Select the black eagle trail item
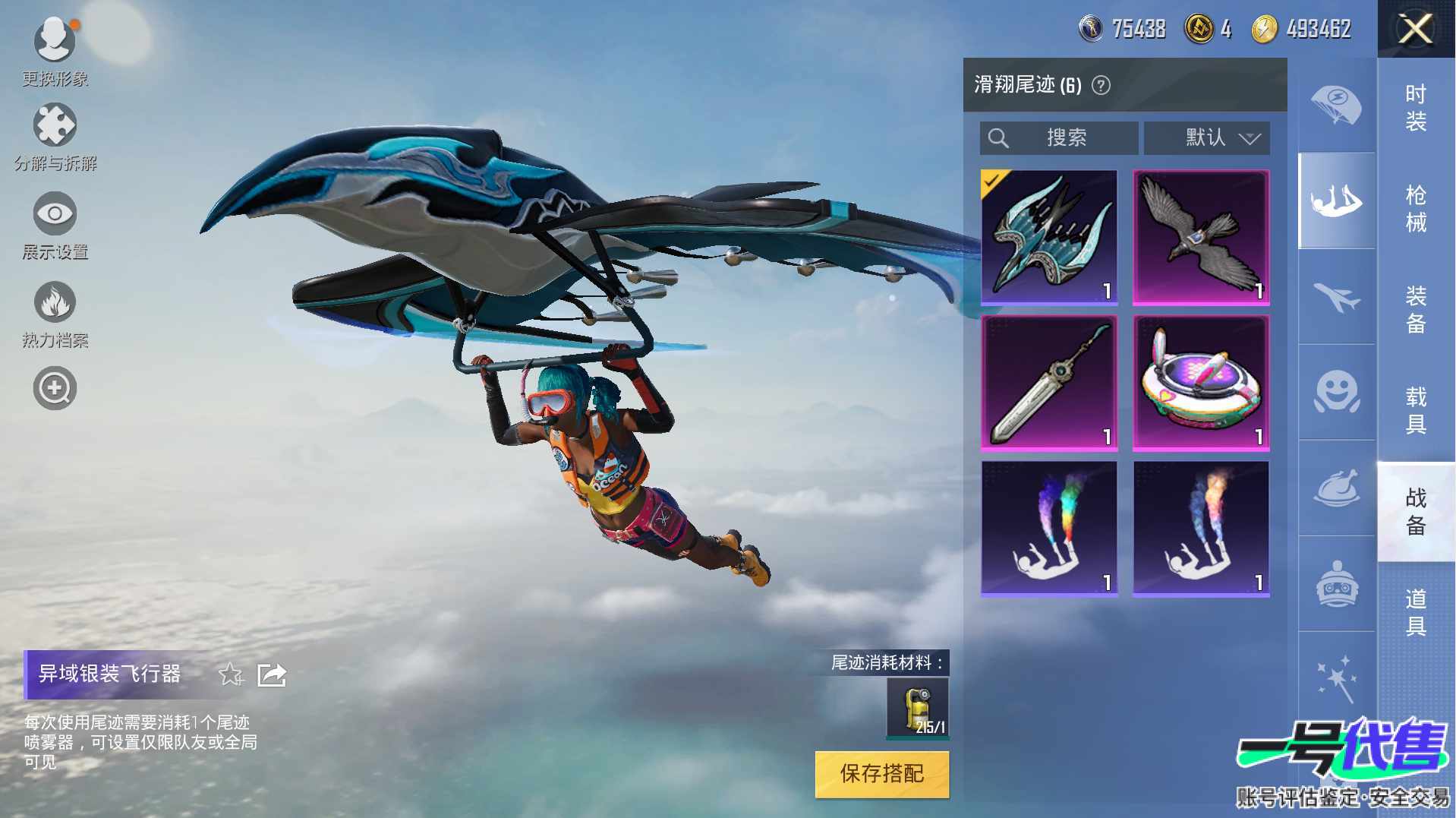 (x=1201, y=237)
